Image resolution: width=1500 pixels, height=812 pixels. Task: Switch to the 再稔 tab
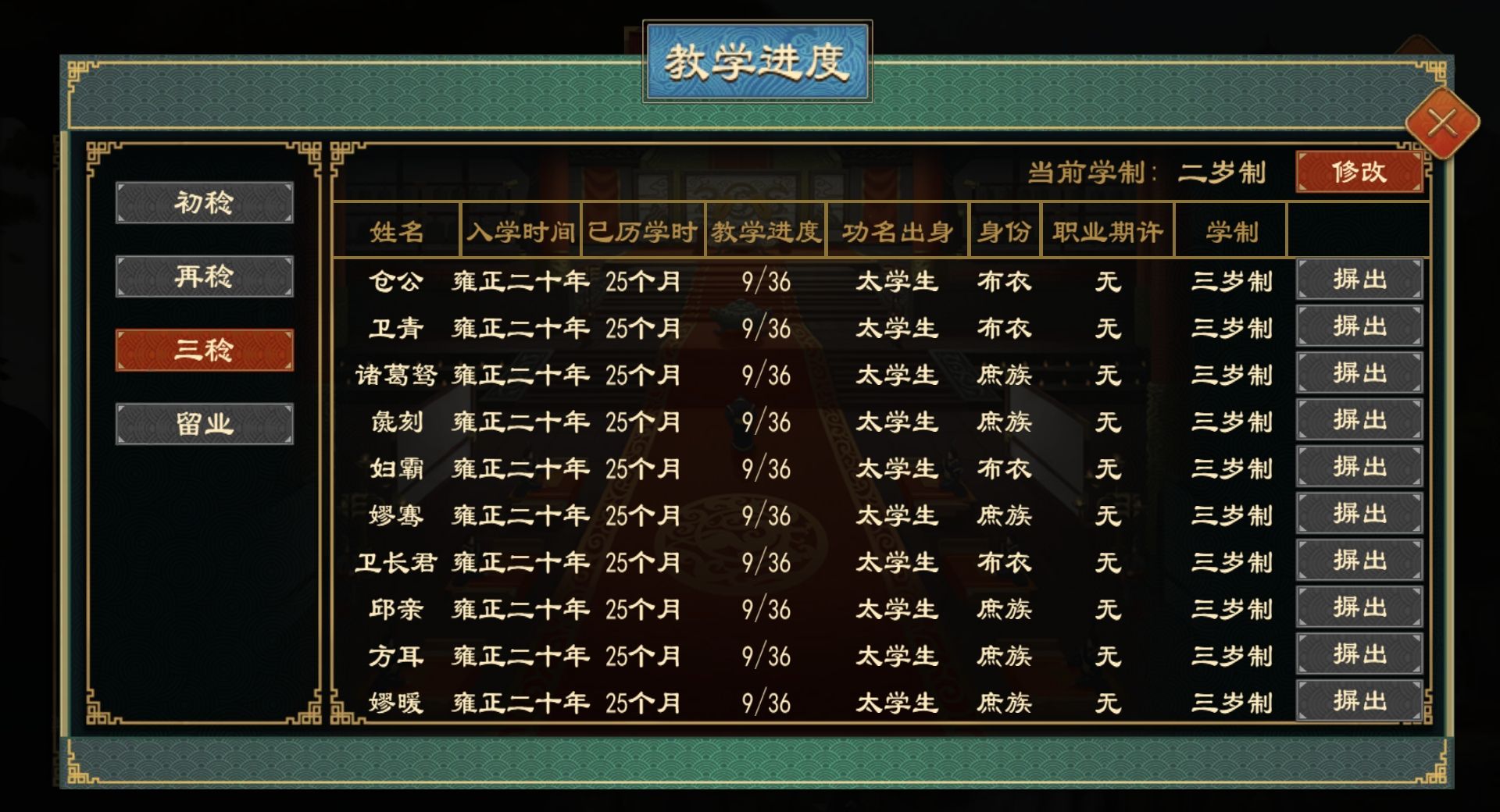(x=203, y=275)
